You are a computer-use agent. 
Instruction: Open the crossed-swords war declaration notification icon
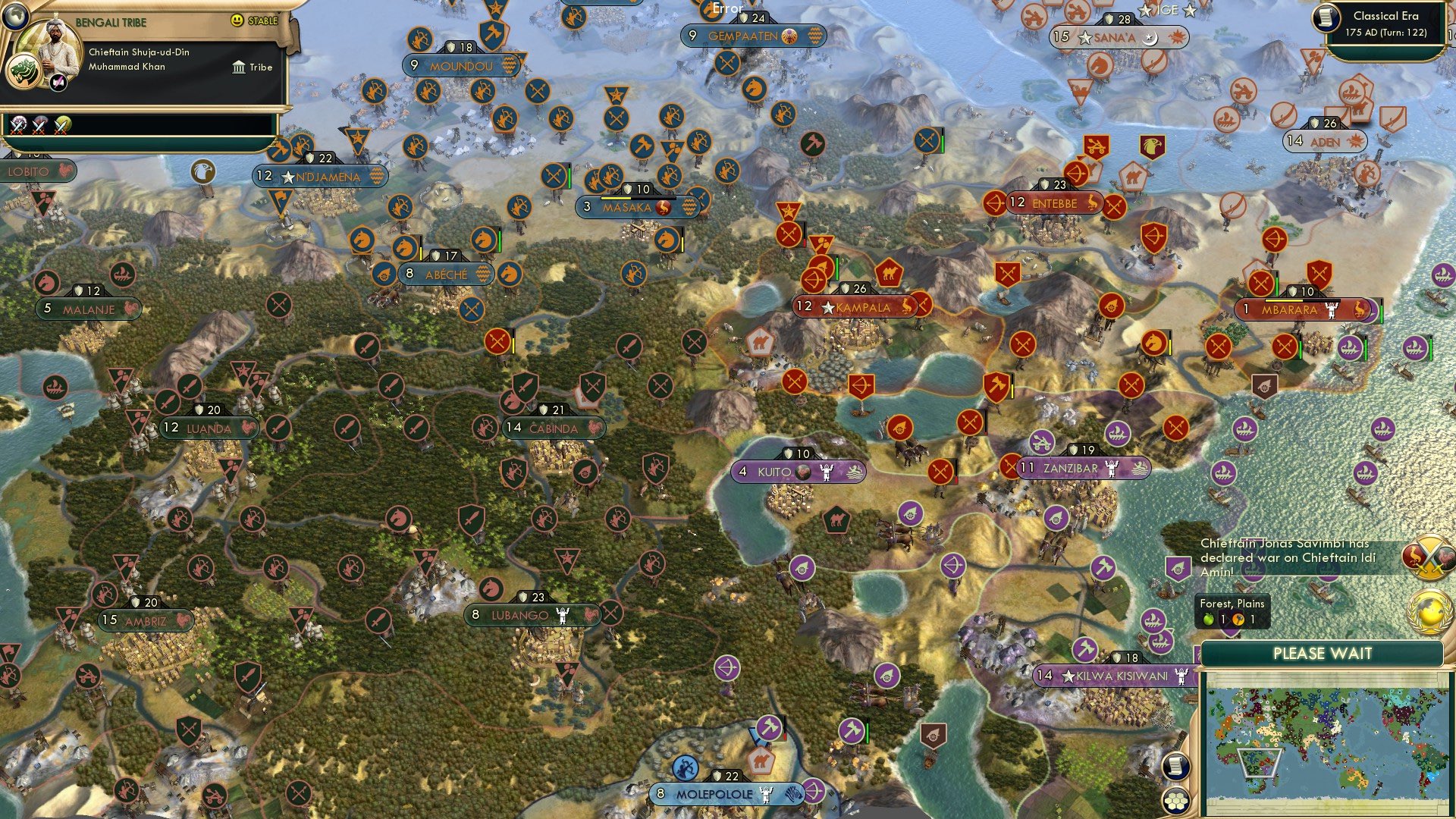point(1429,556)
